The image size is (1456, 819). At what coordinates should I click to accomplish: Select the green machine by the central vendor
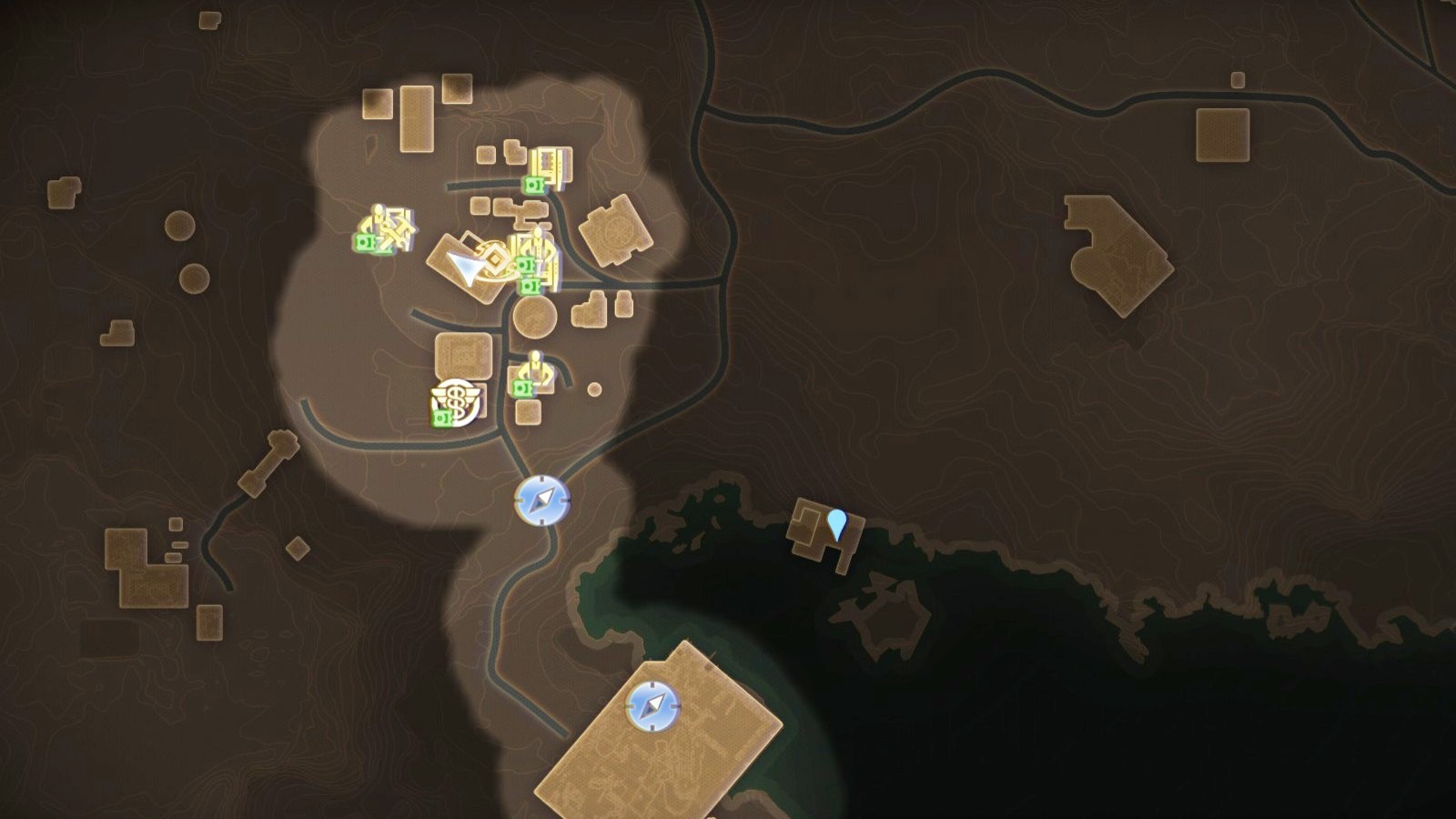point(527,263)
